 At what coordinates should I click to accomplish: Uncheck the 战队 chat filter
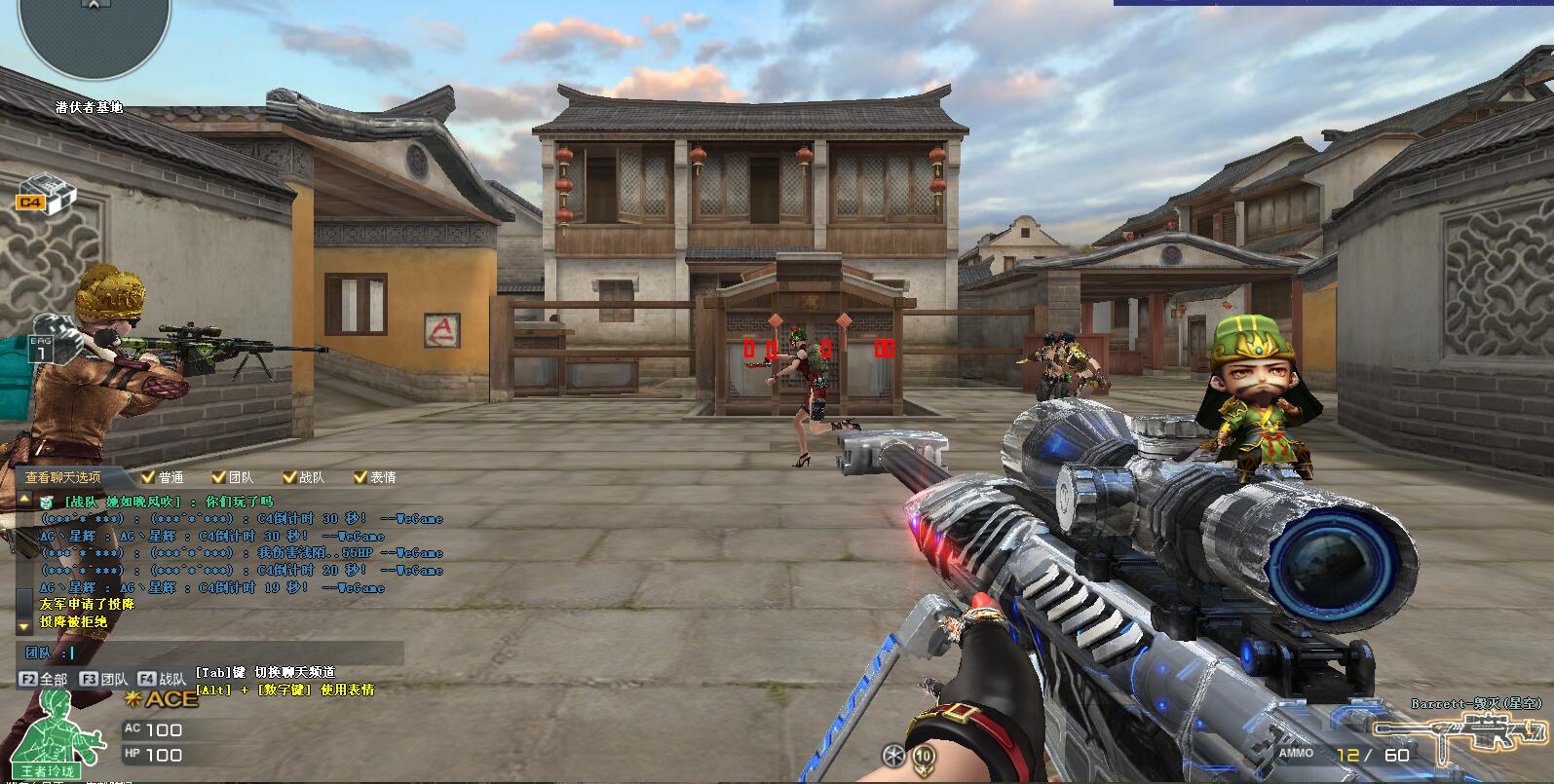[x=289, y=477]
